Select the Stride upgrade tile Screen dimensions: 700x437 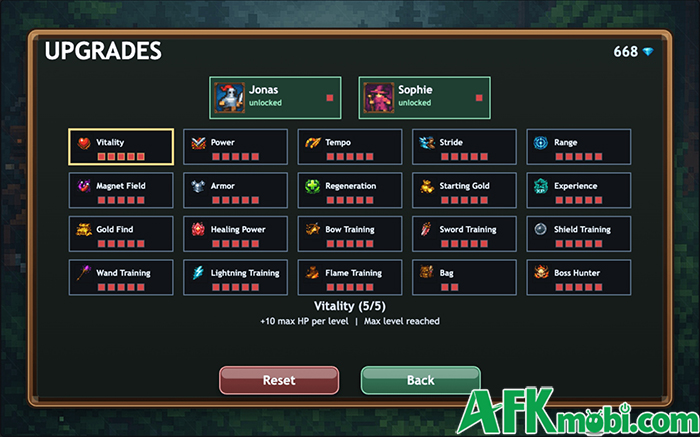464,147
